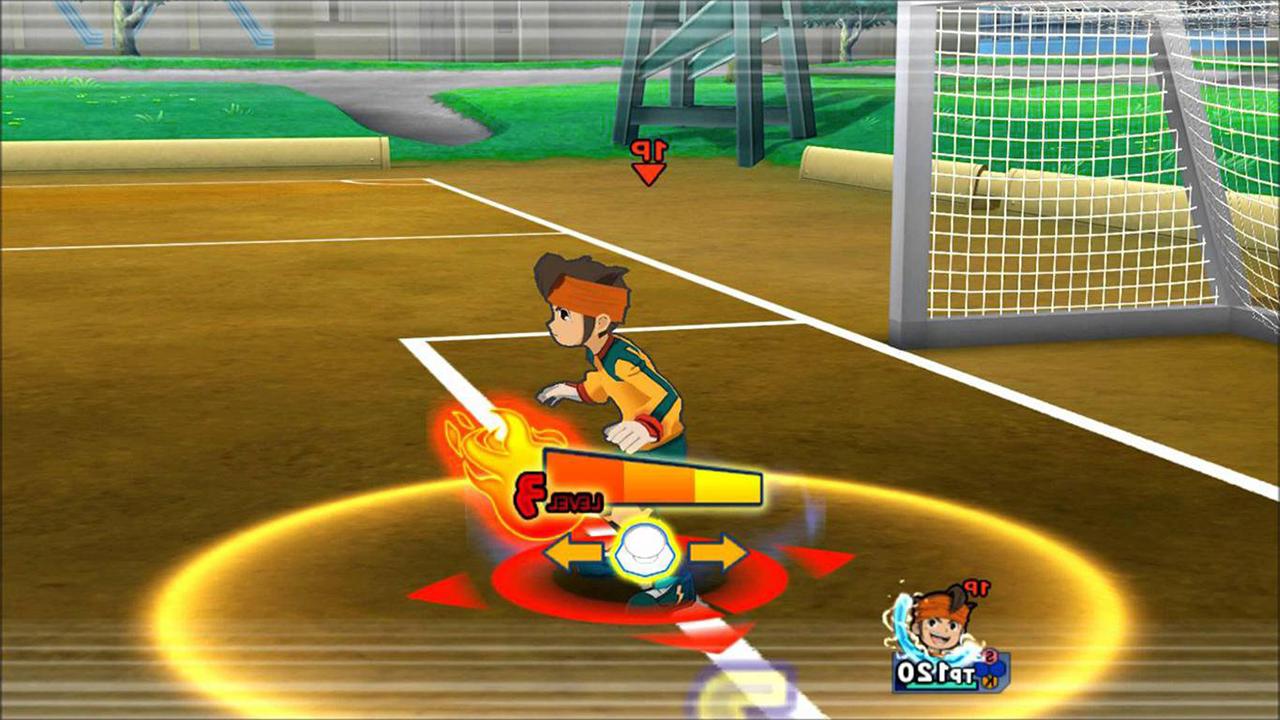
Task: Click the glowing soccer ball icon
Action: click(x=646, y=550)
